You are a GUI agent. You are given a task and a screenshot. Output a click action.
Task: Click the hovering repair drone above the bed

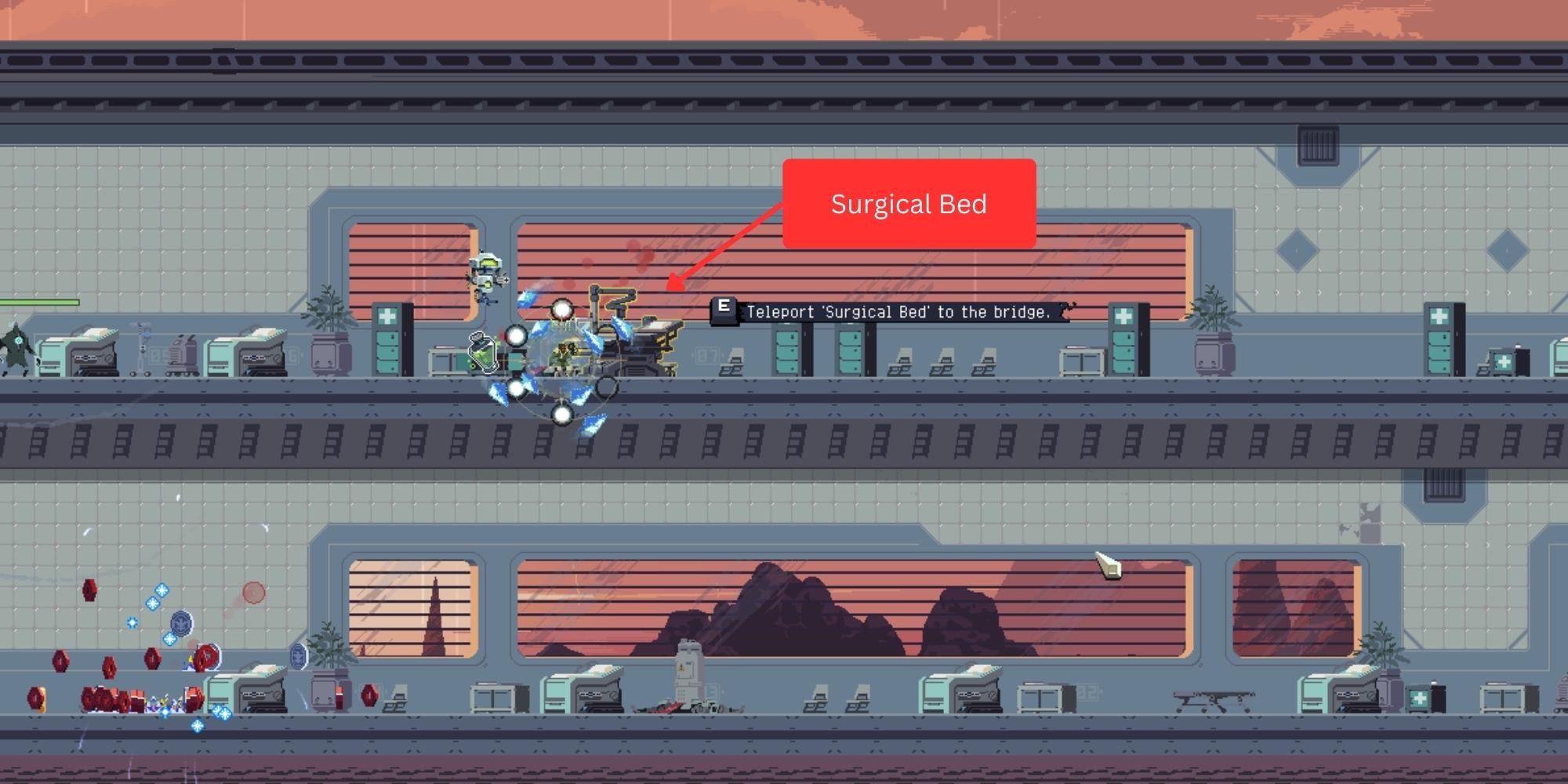487,273
